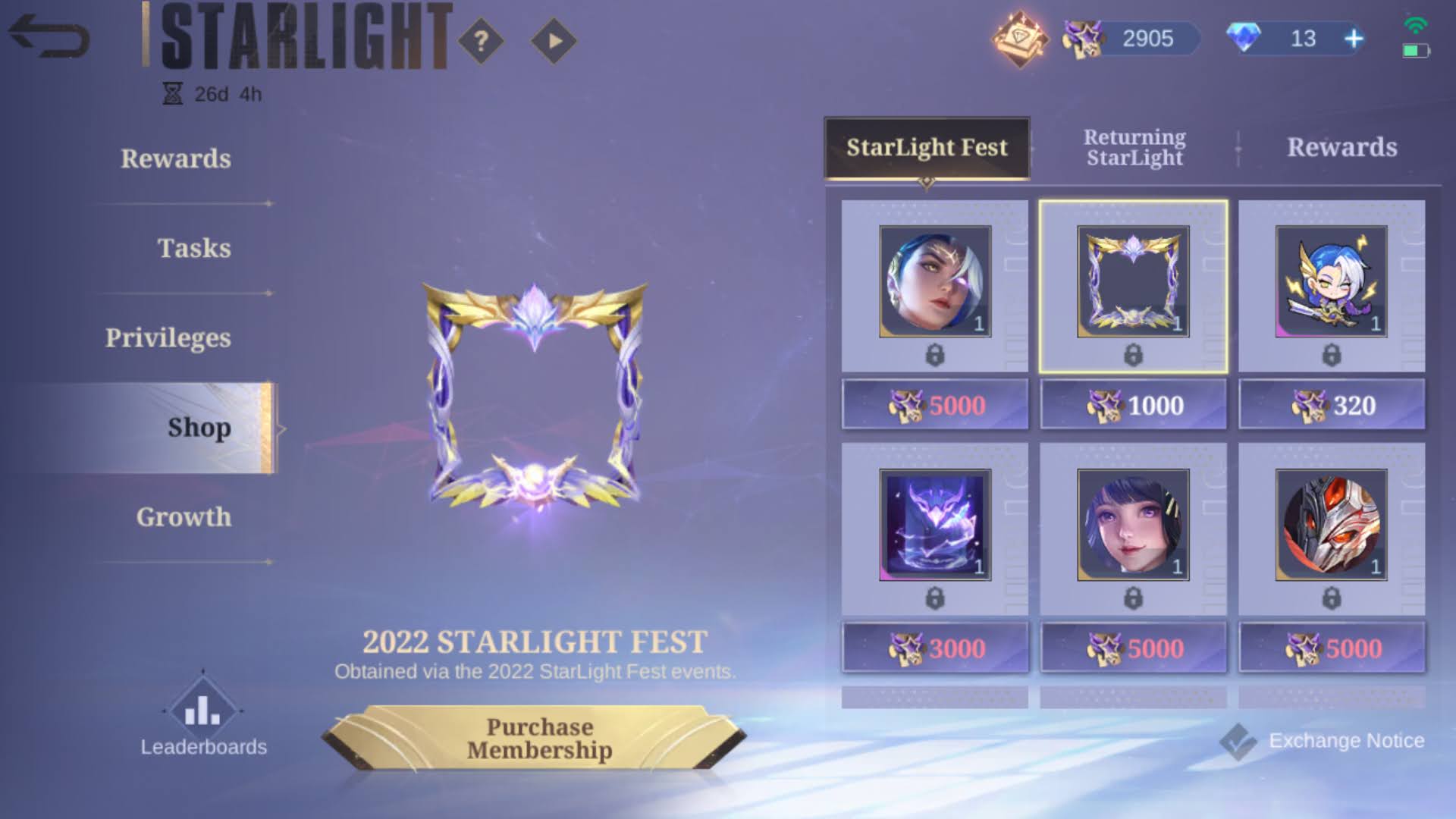Open the Growth section in the sidebar
Screen dimensions: 1456x819
click(184, 517)
